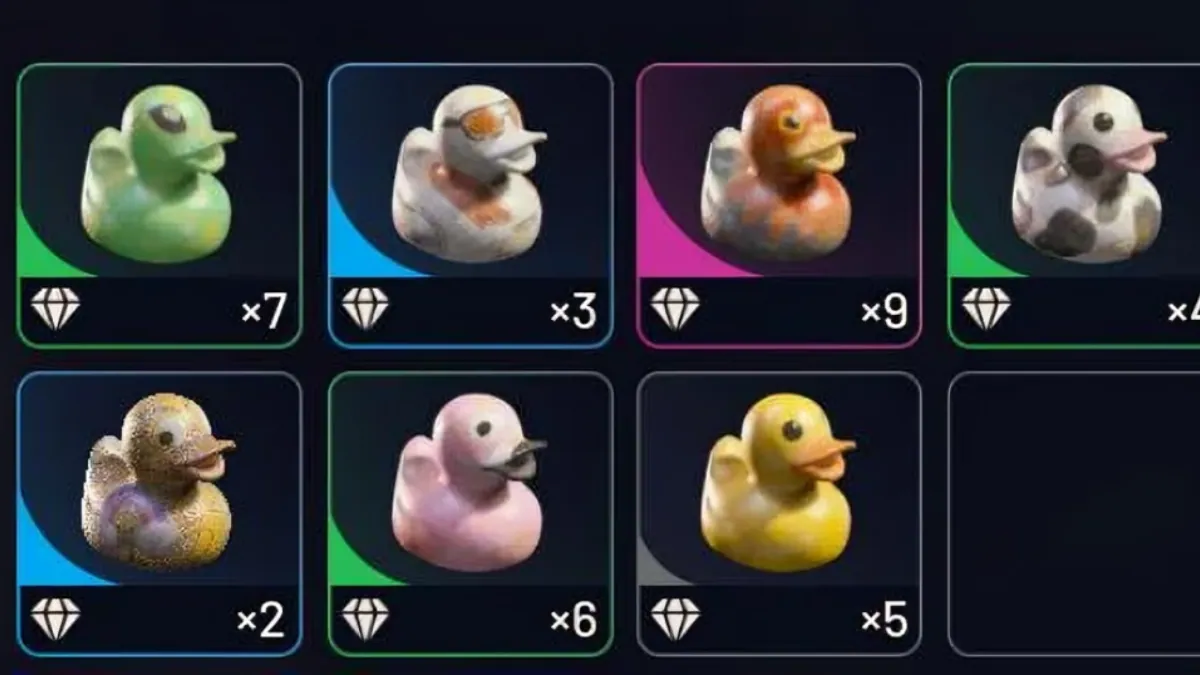The image size is (1200, 675).
Task: Choose the gold glitter rubber duck
Action: pyautogui.click(x=159, y=490)
